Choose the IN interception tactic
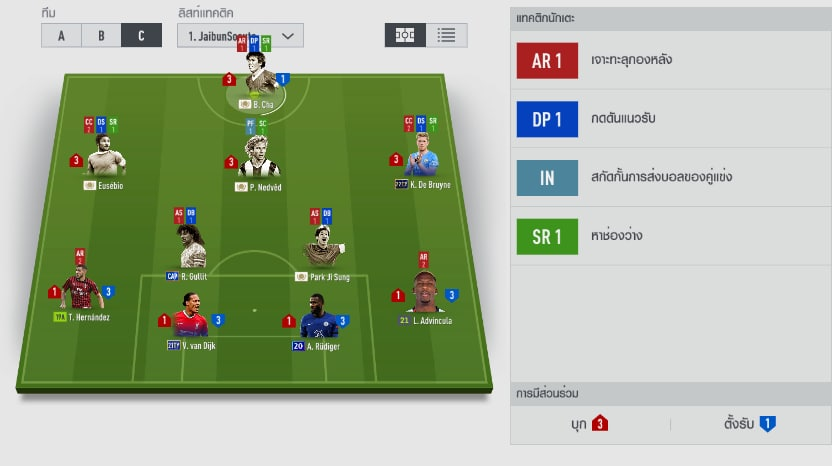 point(670,178)
